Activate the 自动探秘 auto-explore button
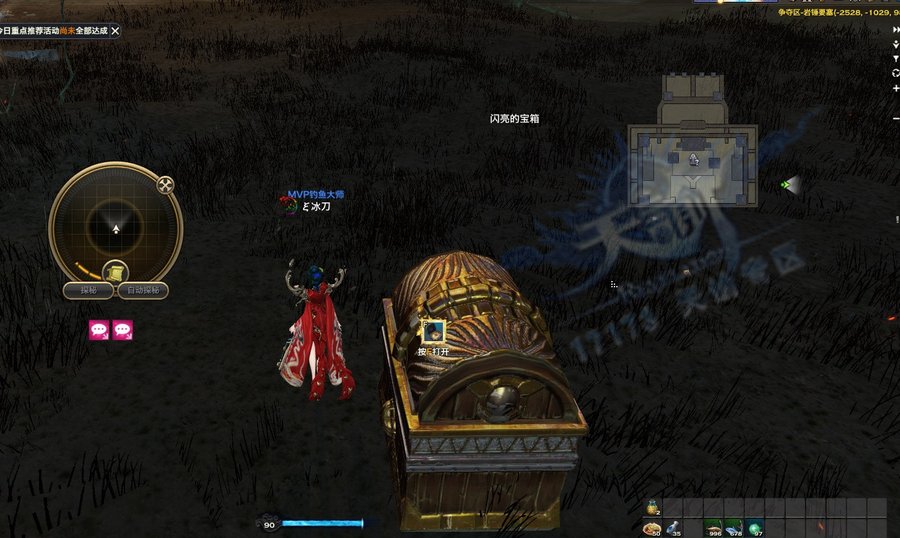Screen dimensions: 900x538 click(143, 291)
